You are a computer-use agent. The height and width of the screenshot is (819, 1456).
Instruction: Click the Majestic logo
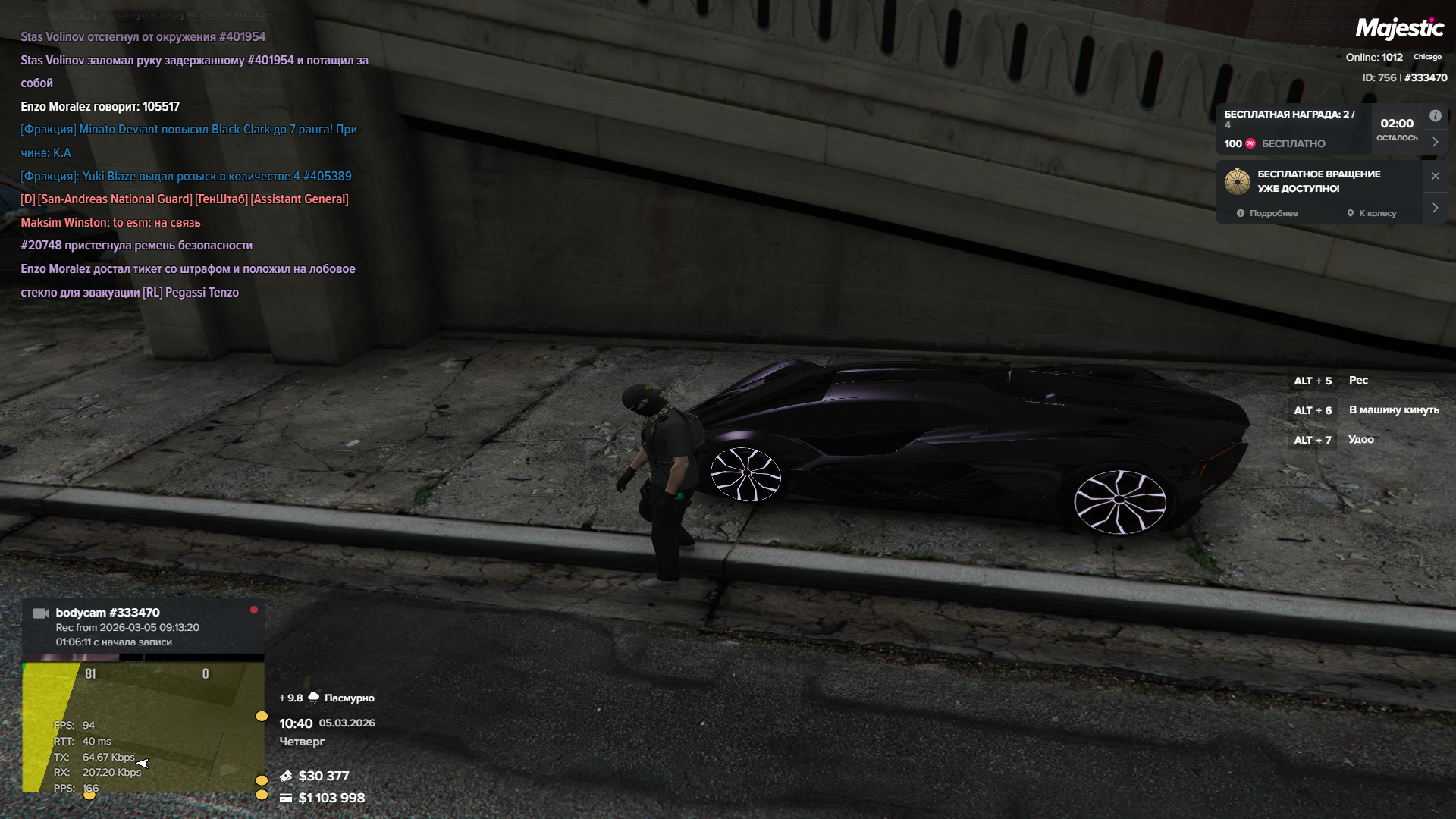click(x=1399, y=29)
